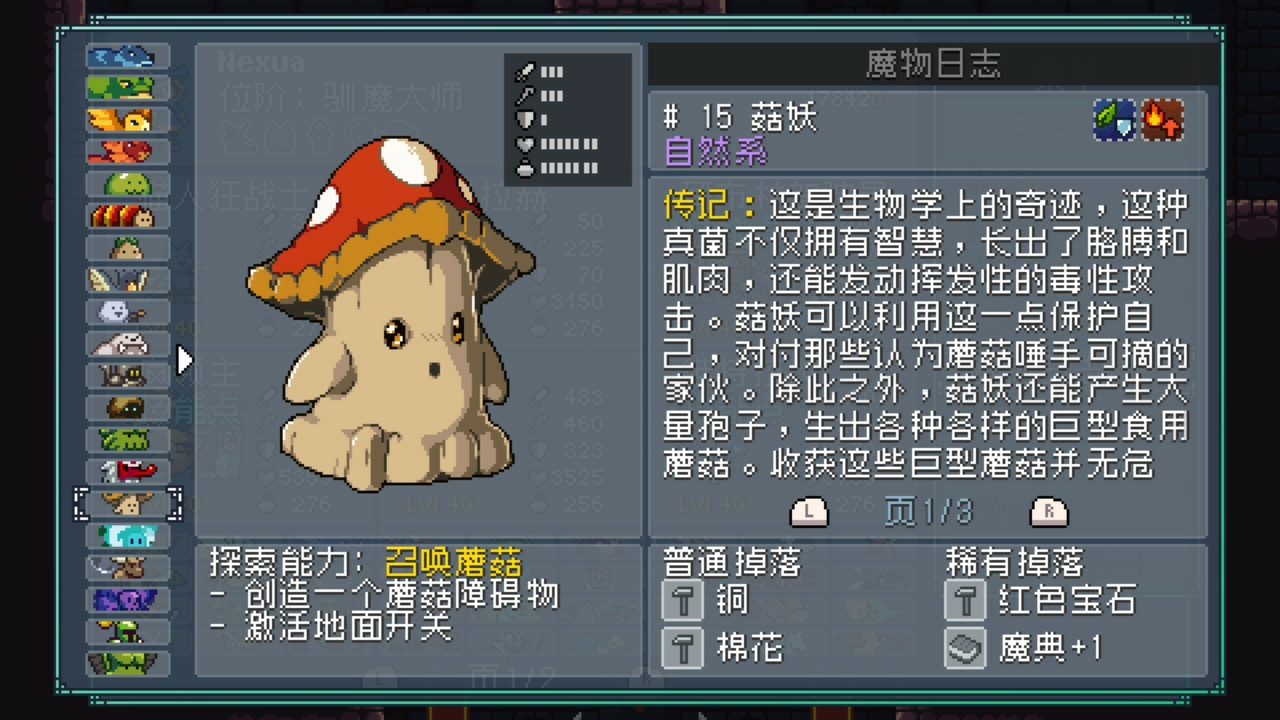Screen dimensions: 1280x720
Task: Open the purple specter monster entry
Action: click(127, 600)
